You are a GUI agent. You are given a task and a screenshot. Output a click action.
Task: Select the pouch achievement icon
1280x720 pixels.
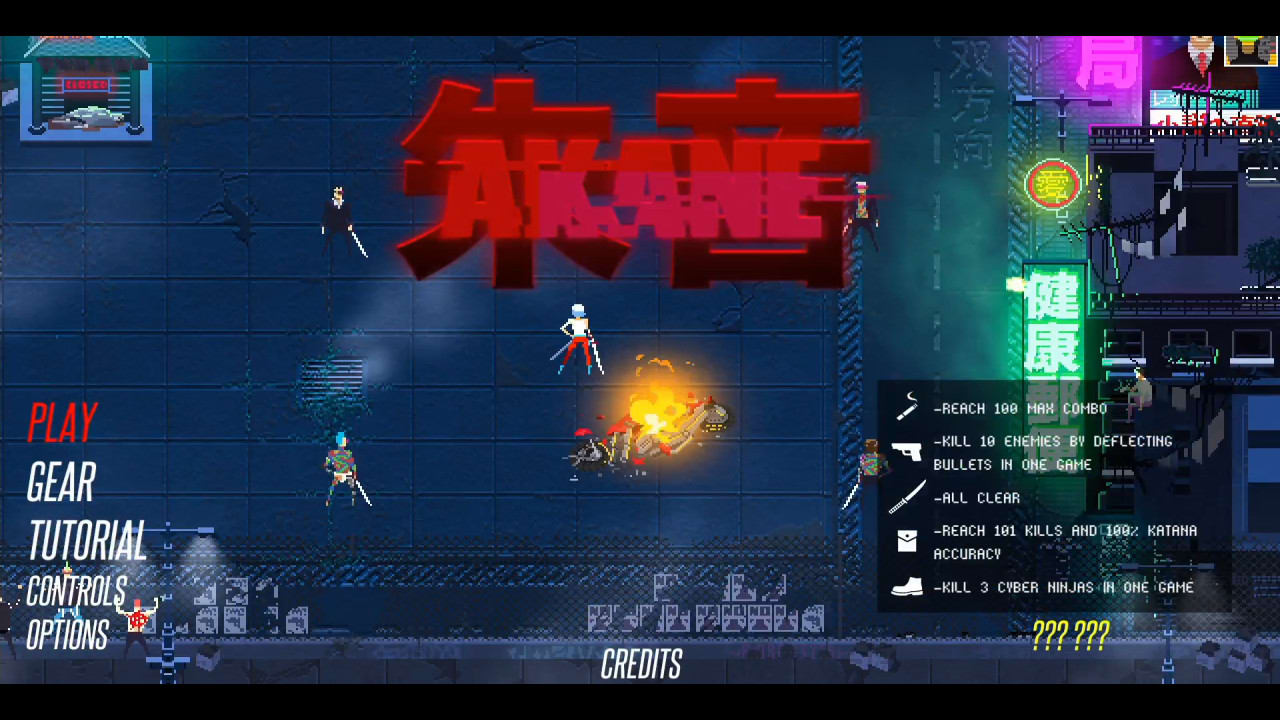pos(908,540)
